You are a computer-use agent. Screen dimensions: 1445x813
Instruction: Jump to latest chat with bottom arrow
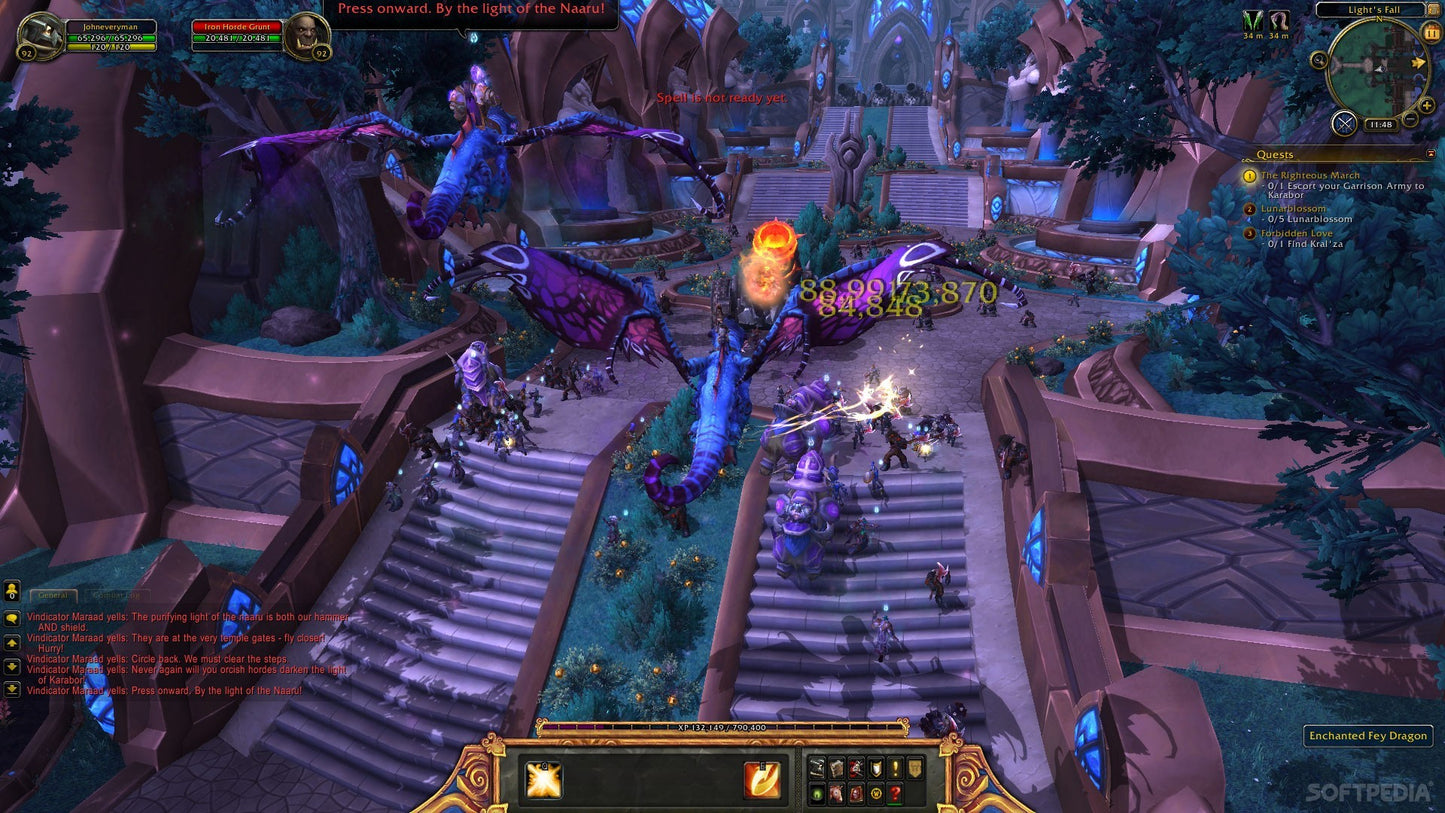click(12, 690)
